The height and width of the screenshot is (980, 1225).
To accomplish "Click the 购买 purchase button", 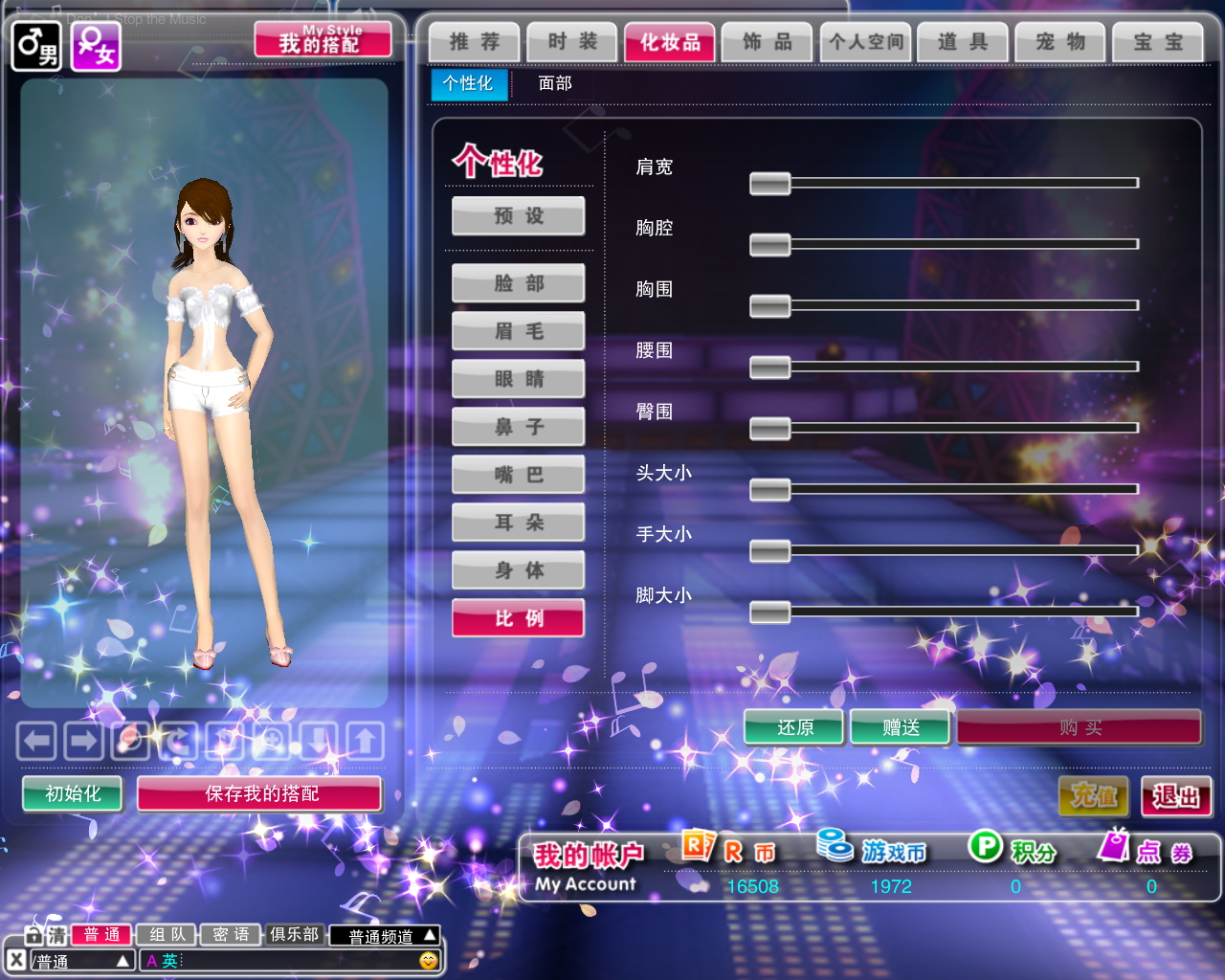I will tap(1080, 727).
